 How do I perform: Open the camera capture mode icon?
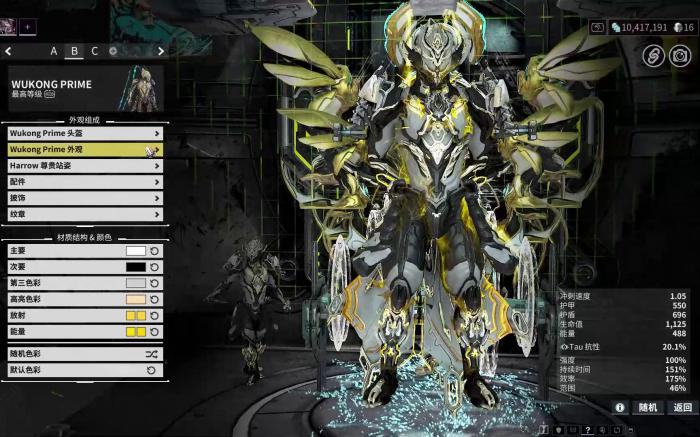click(x=681, y=56)
